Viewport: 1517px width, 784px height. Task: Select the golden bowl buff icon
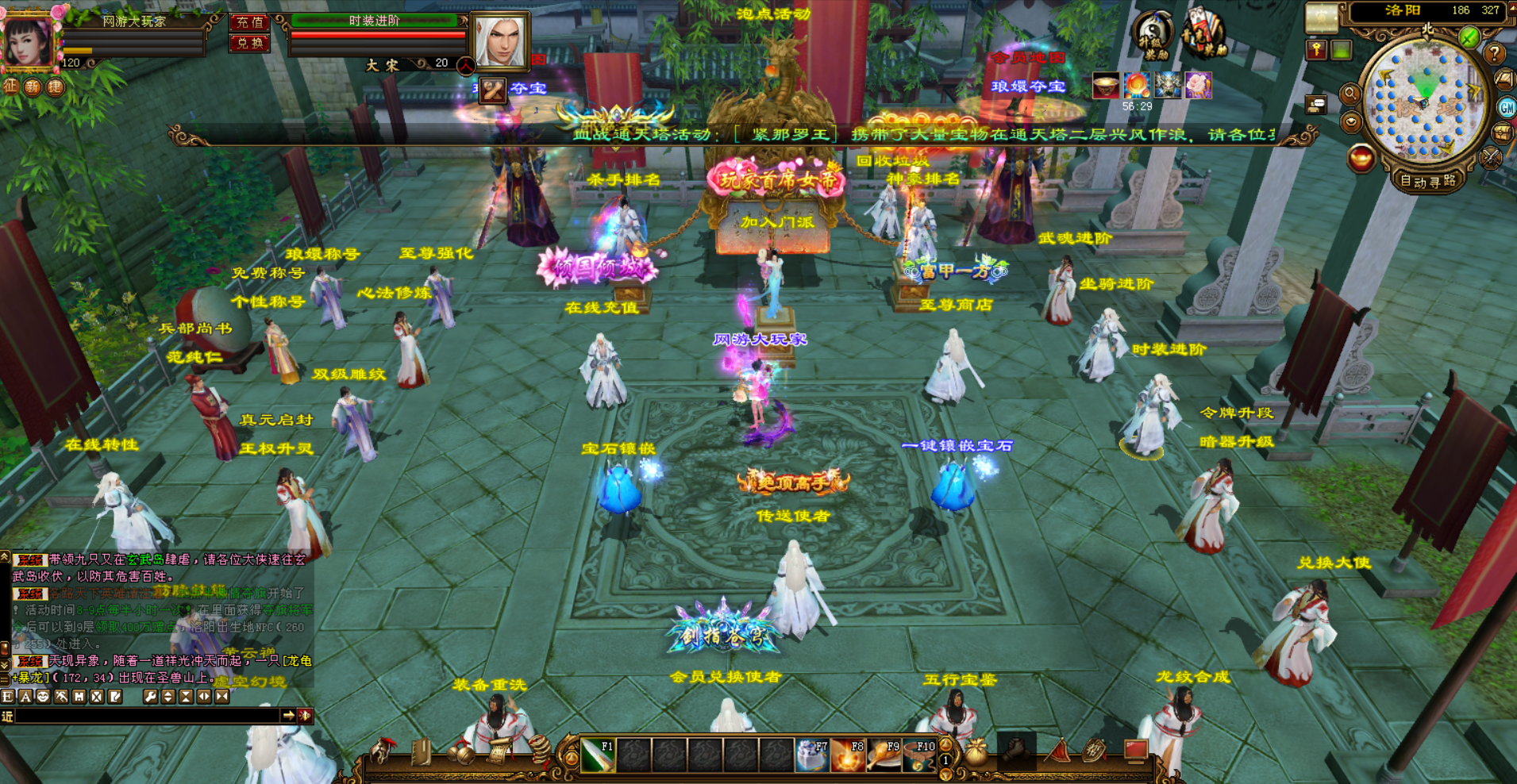point(1105,86)
